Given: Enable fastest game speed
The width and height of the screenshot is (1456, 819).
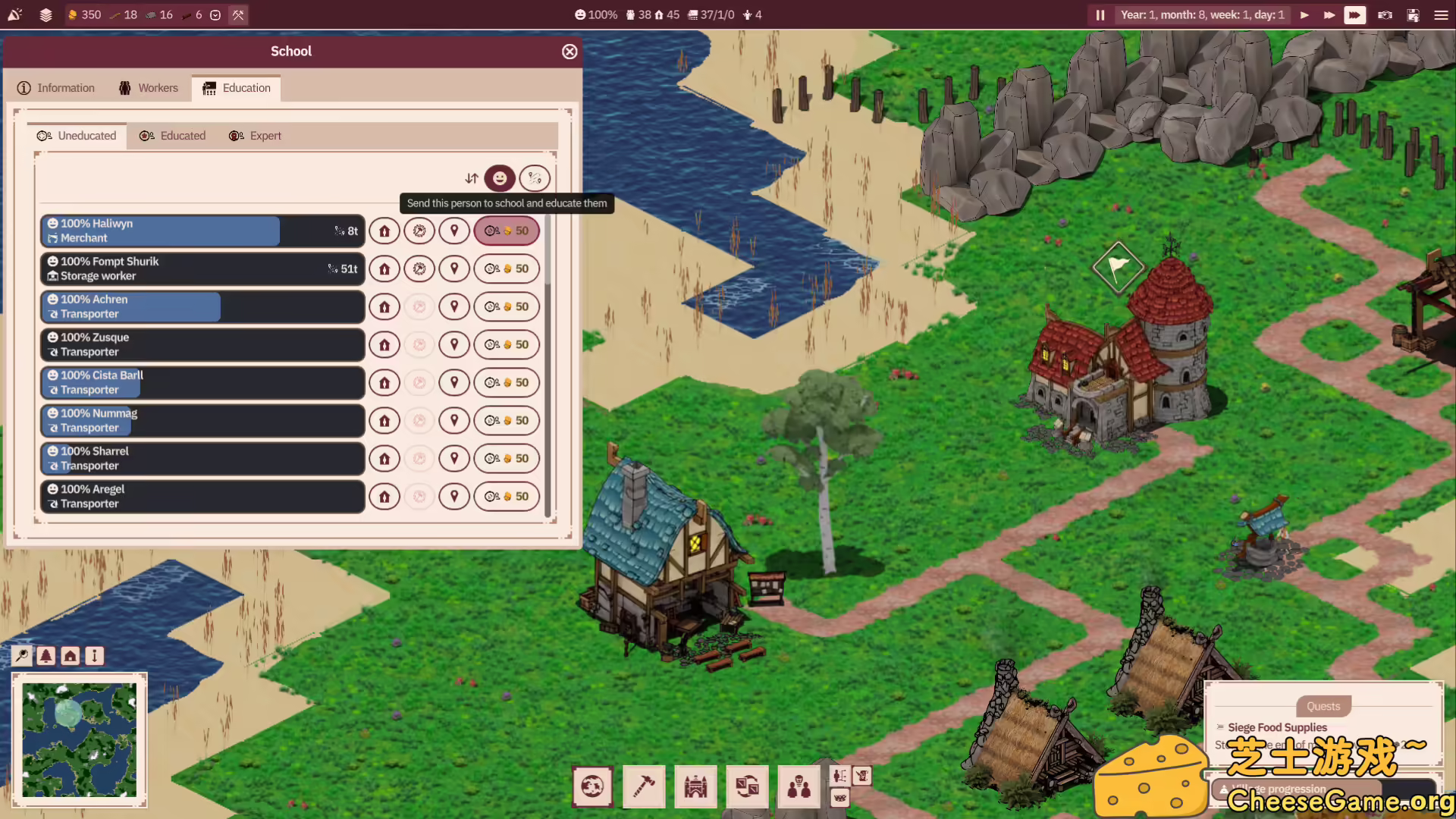Looking at the screenshot, I should tap(1354, 15).
